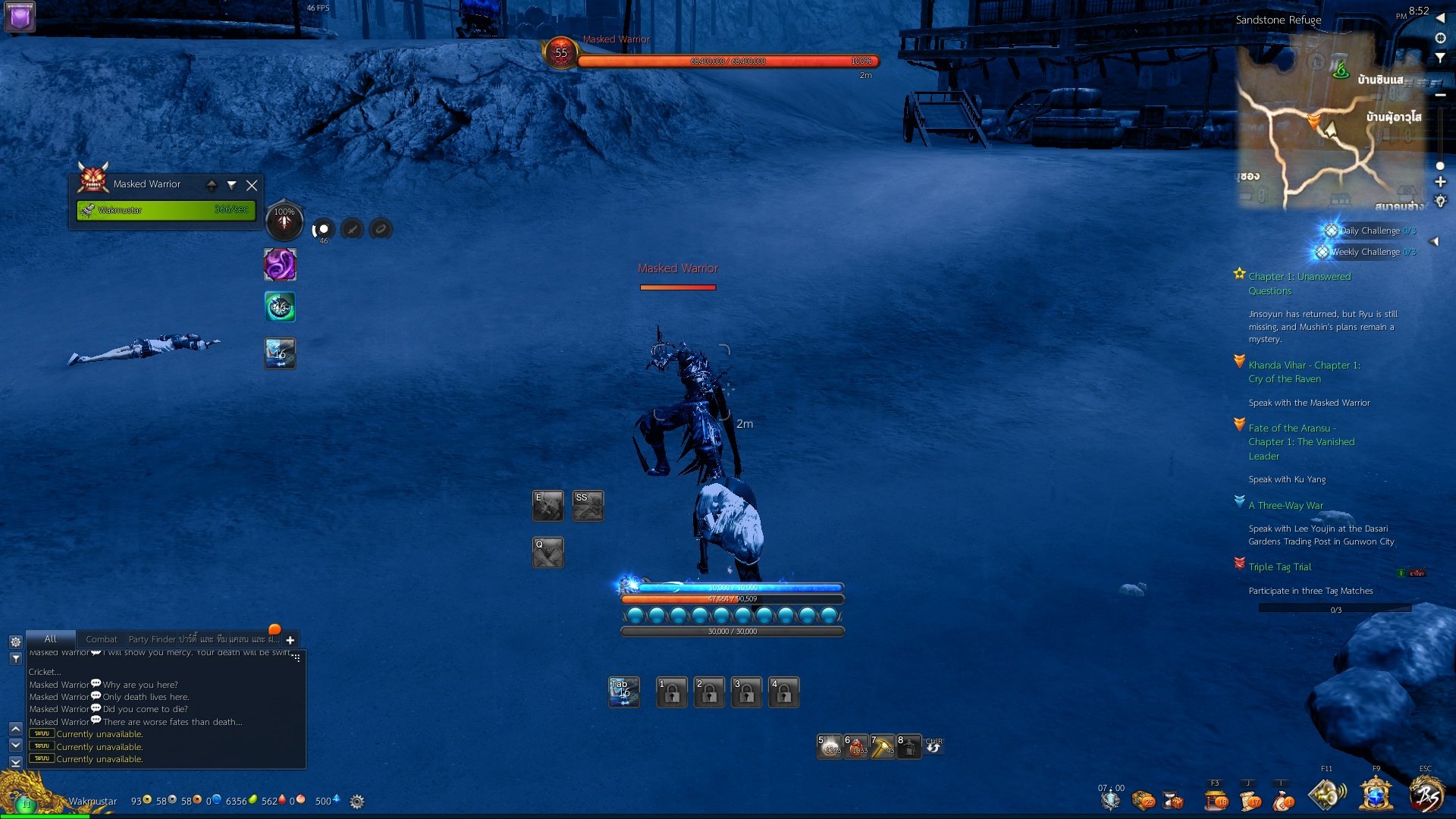Toggle the minimap lightbulb hint button

pyautogui.click(x=1440, y=201)
